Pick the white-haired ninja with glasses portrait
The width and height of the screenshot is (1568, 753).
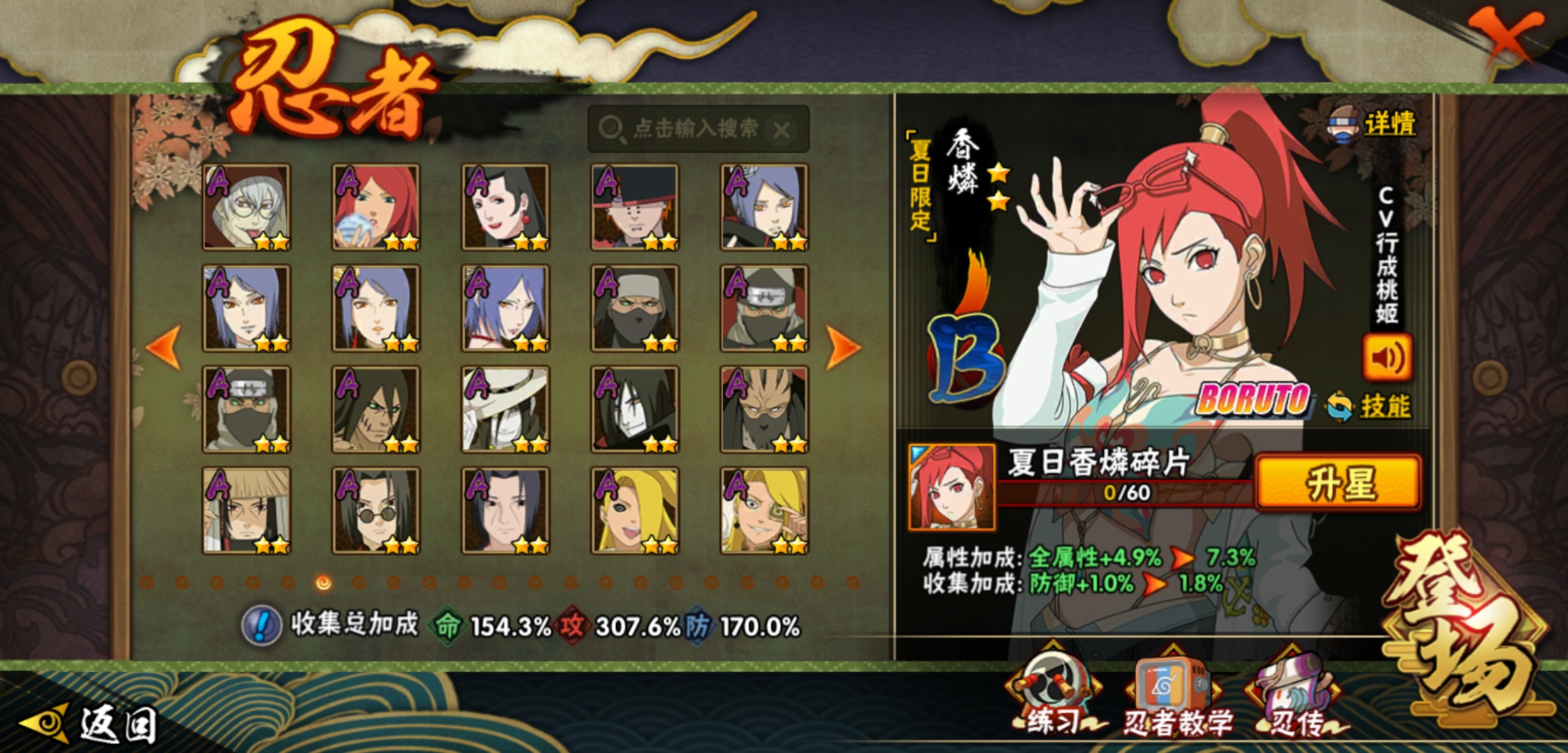[x=246, y=207]
